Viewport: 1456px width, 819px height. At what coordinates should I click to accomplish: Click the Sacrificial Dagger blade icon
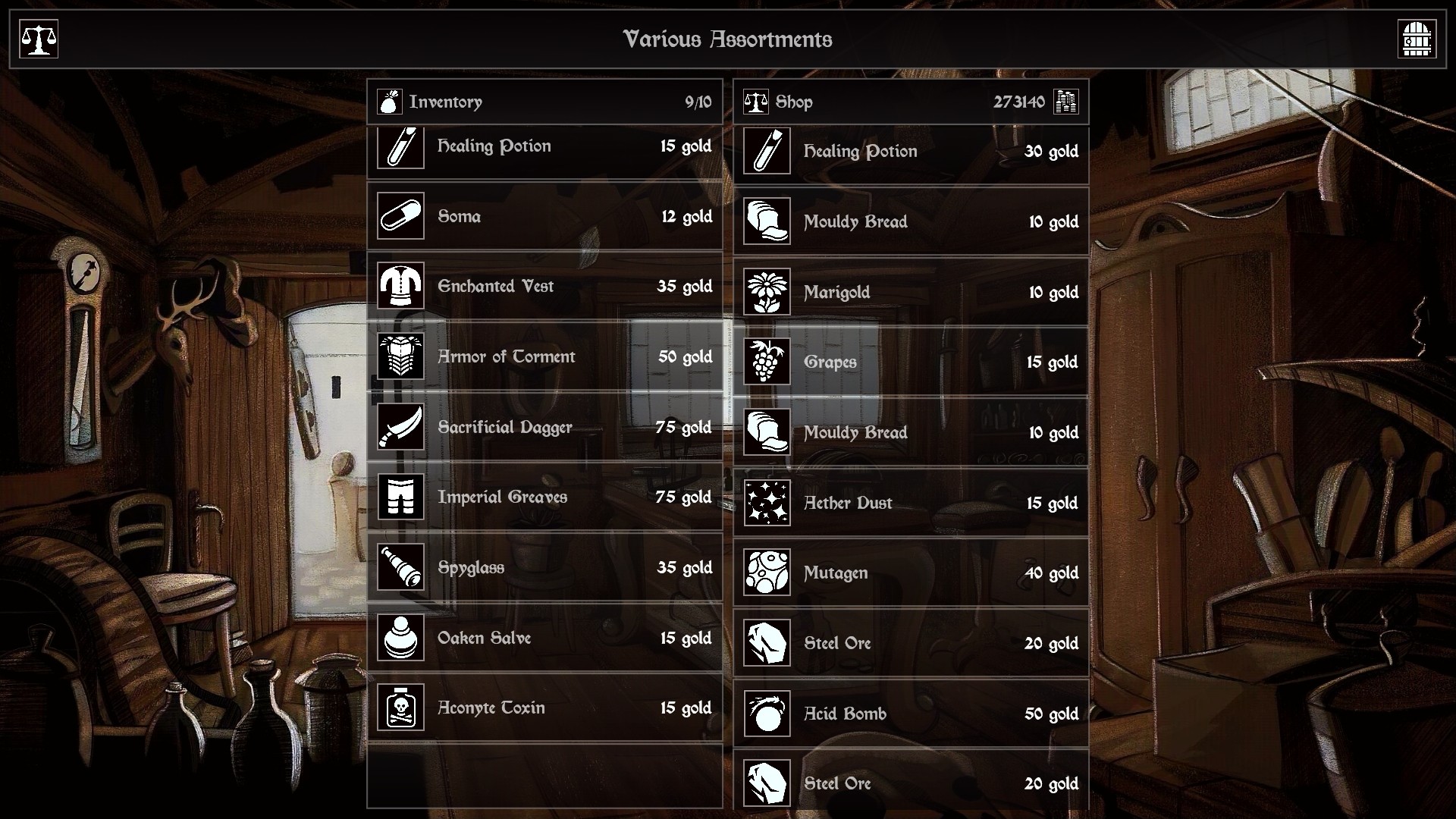(400, 427)
